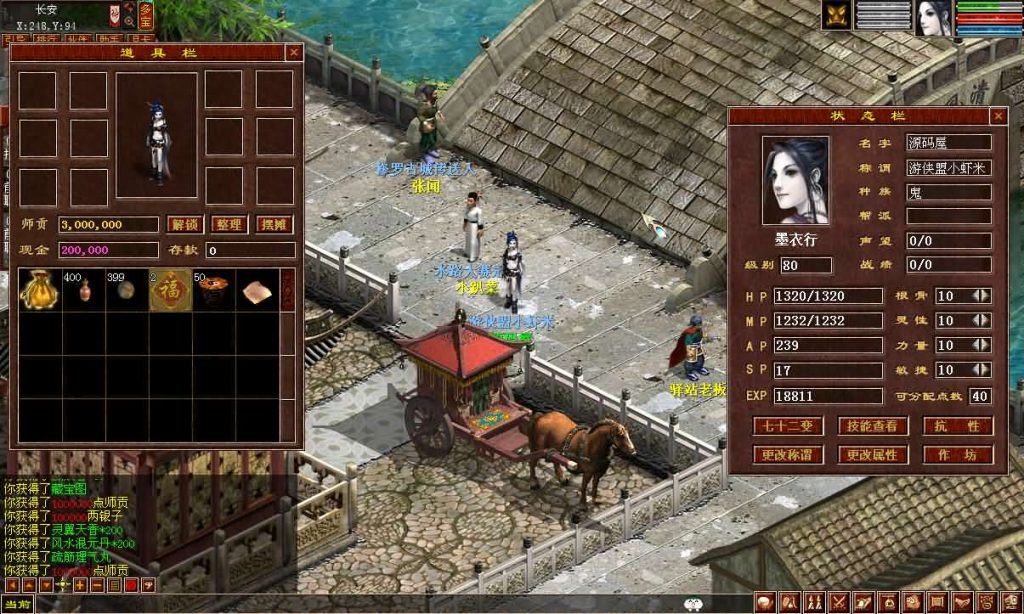Select the golden pouch item

[39, 289]
